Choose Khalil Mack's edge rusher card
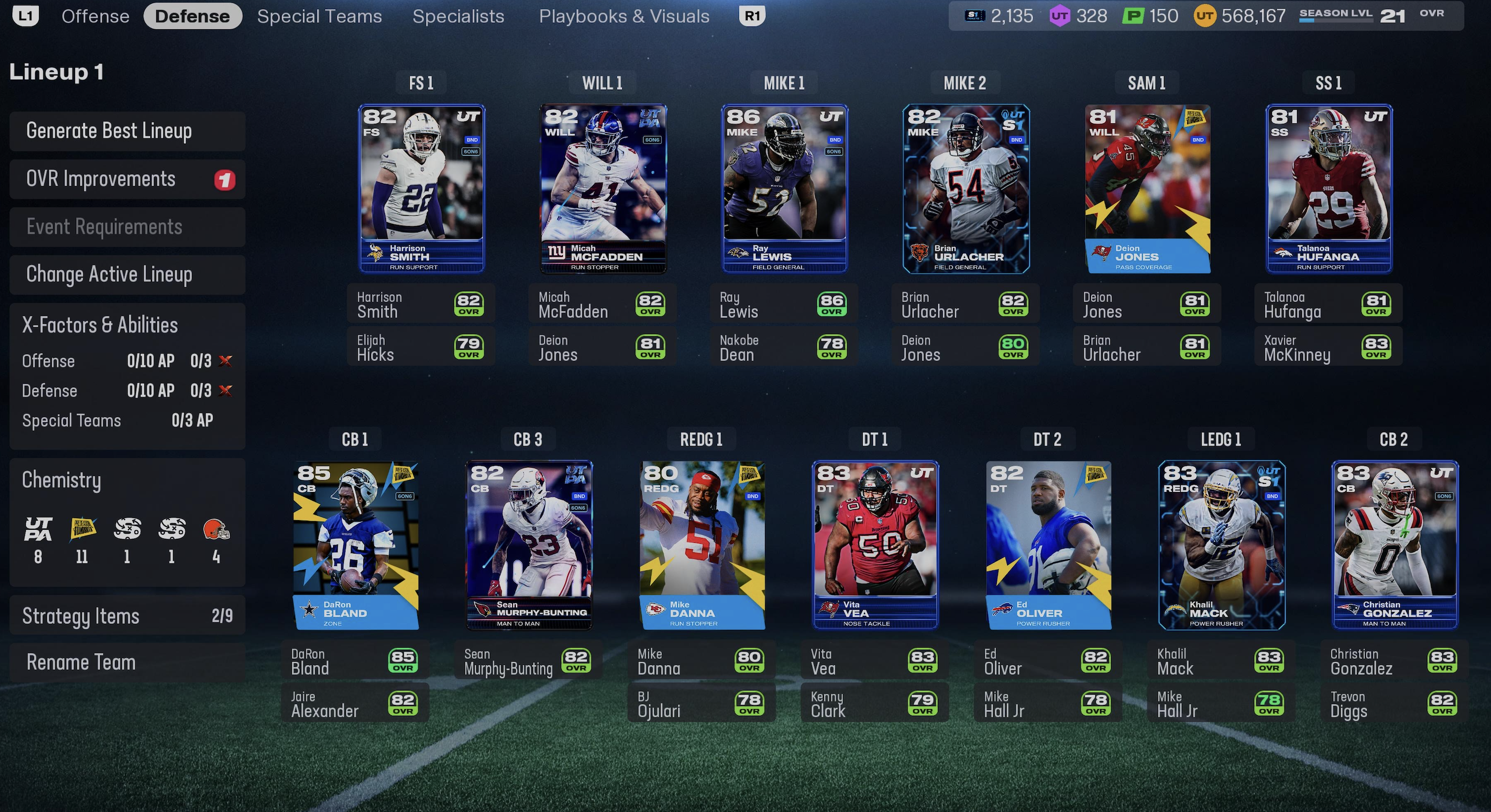This screenshot has height=812, width=1491. pyautogui.click(x=1221, y=545)
